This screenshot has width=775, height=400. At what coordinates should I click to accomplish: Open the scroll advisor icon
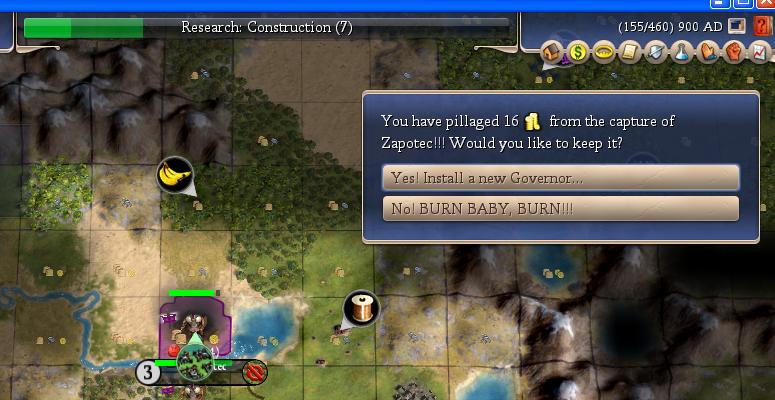tap(630, 52)
